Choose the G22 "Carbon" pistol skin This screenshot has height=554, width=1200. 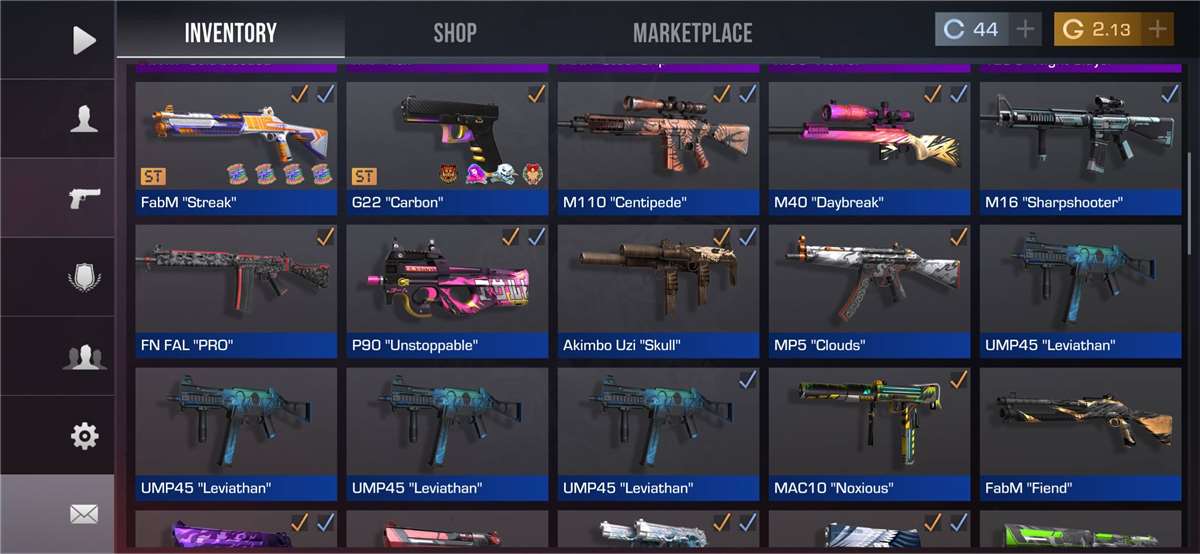[x=447, y=147]
